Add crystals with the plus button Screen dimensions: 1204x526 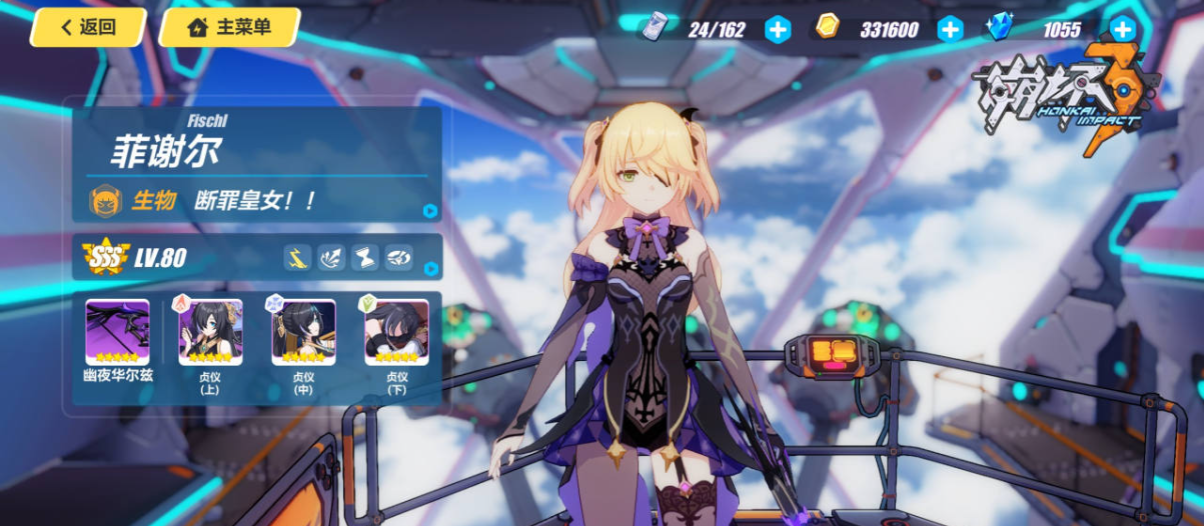coord(1123,29)
